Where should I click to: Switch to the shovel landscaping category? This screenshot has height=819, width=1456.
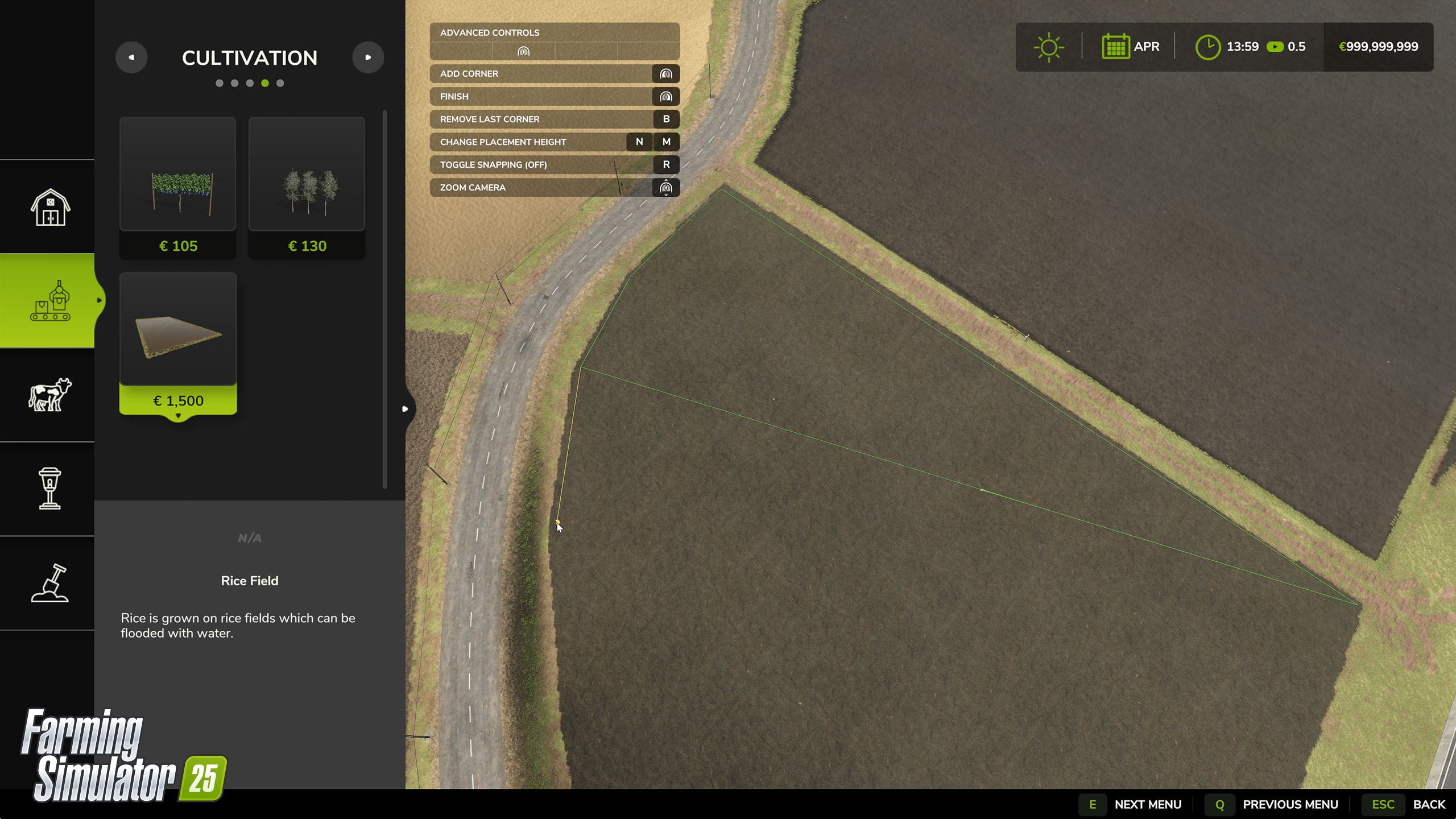(x=50, y=583)
